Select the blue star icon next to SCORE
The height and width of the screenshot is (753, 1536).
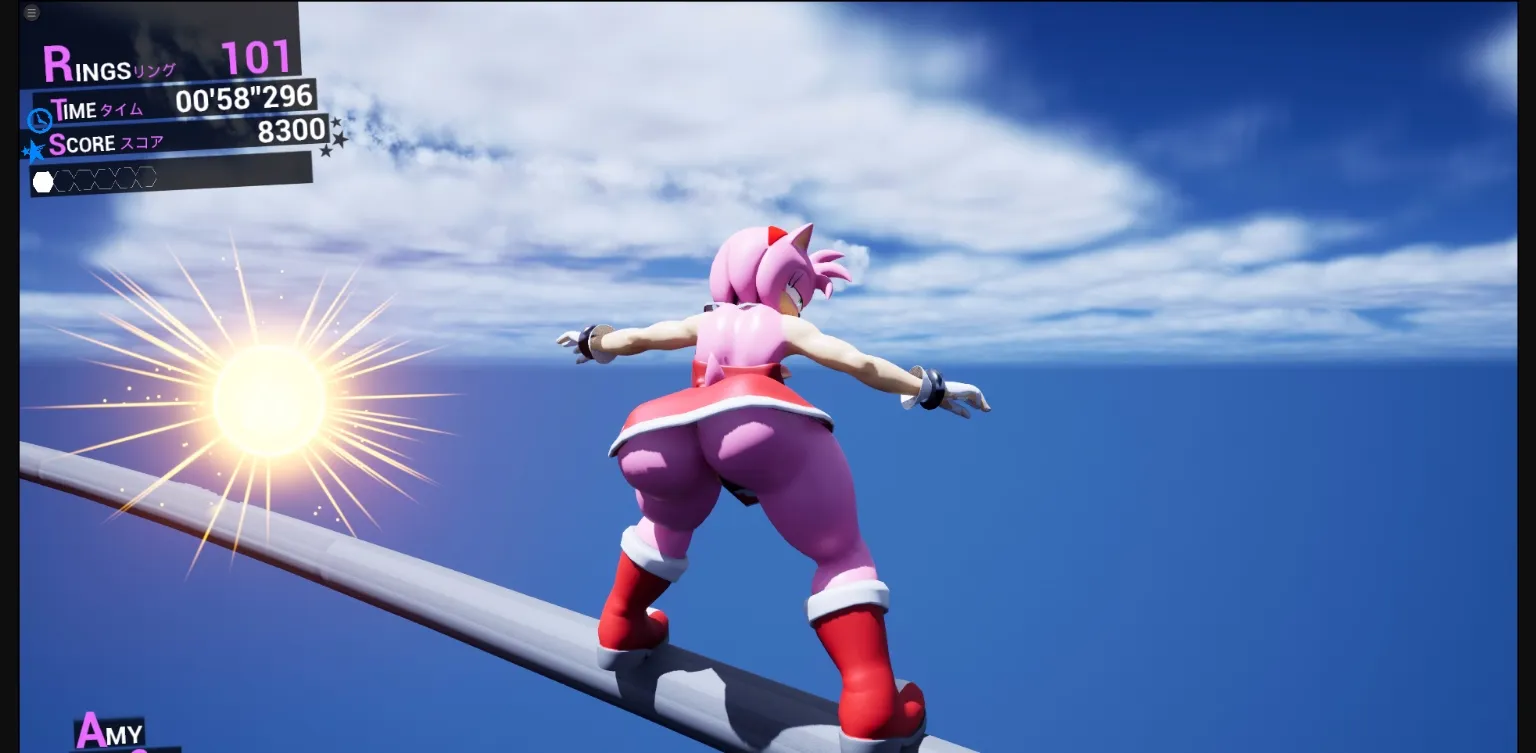point(33,150)
